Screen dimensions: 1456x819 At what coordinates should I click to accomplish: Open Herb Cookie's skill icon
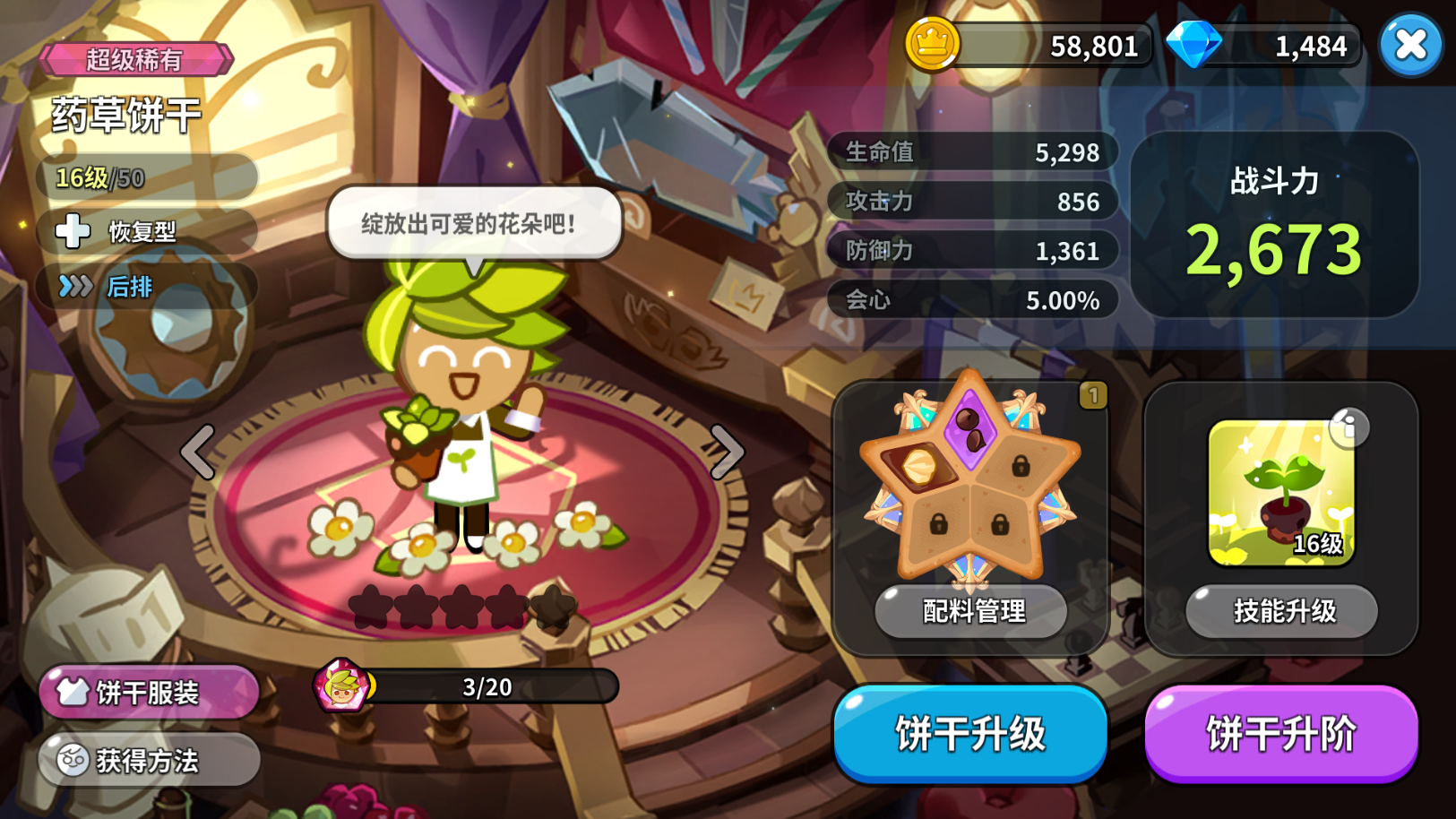coord(1279,492)
